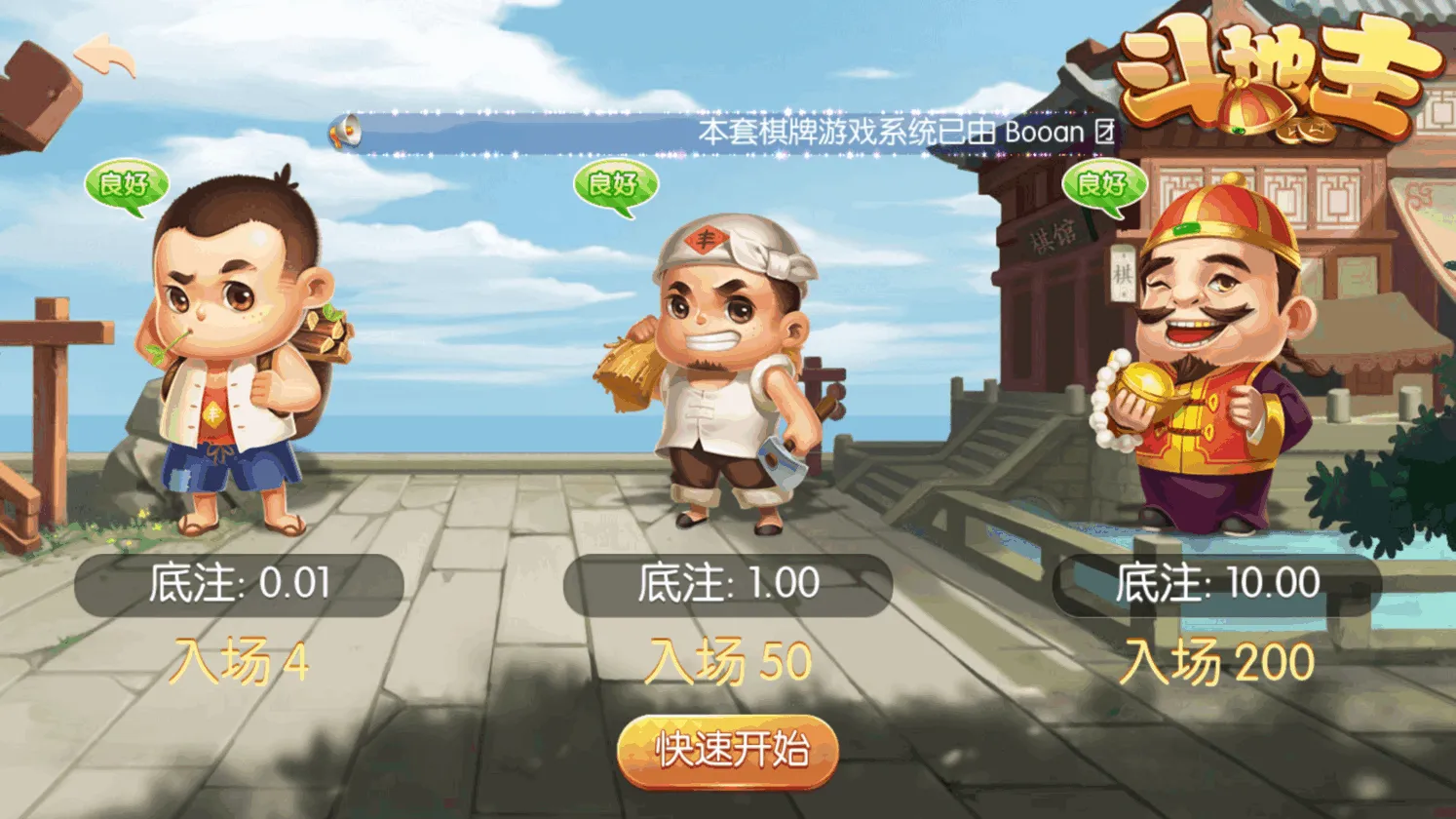Screen dimensions: 1456x819
Task: Click the megaphone announcement icon
Action: click(x=345, y=133)
